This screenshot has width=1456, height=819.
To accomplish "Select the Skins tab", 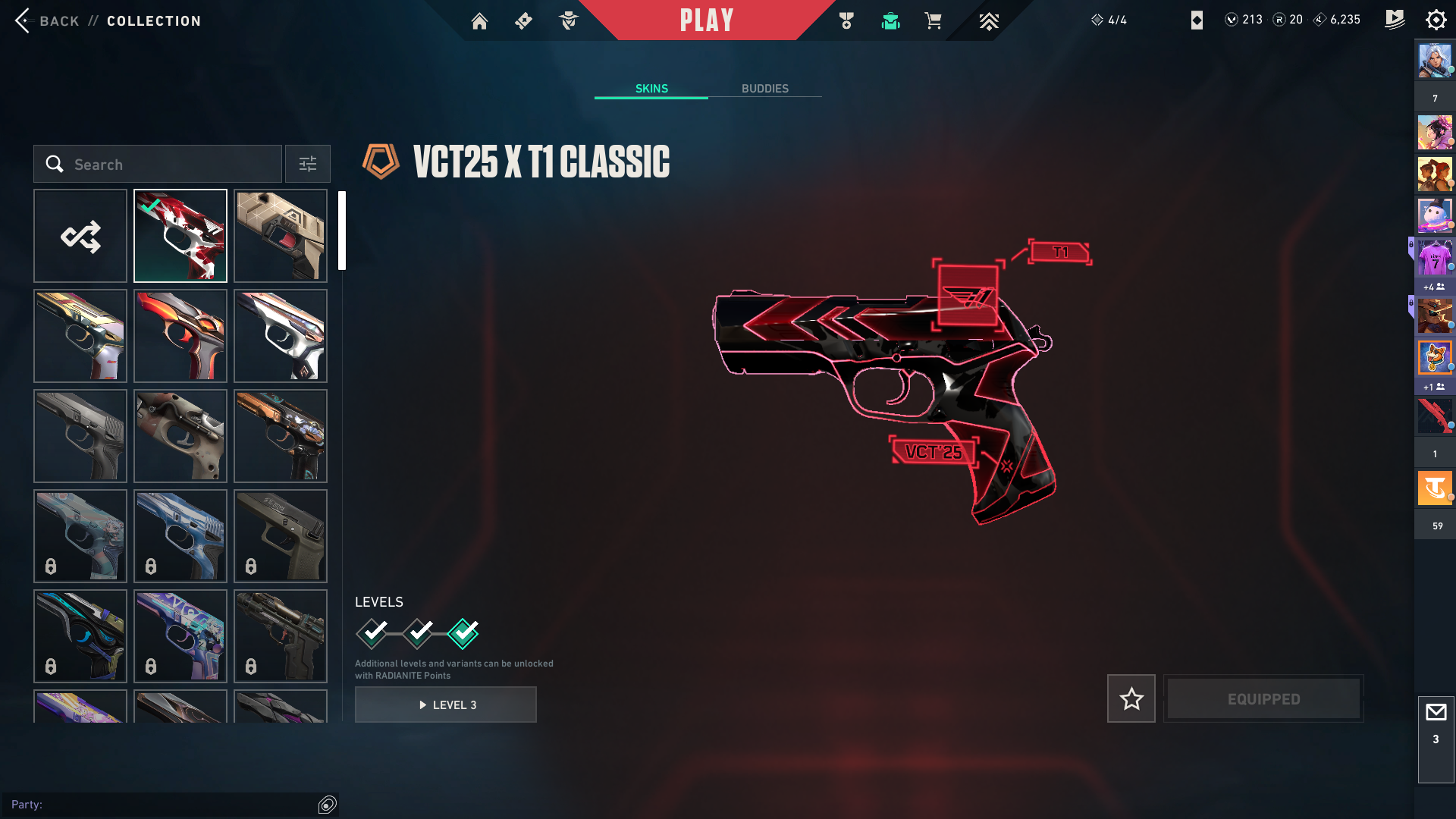I will (651, 89).
